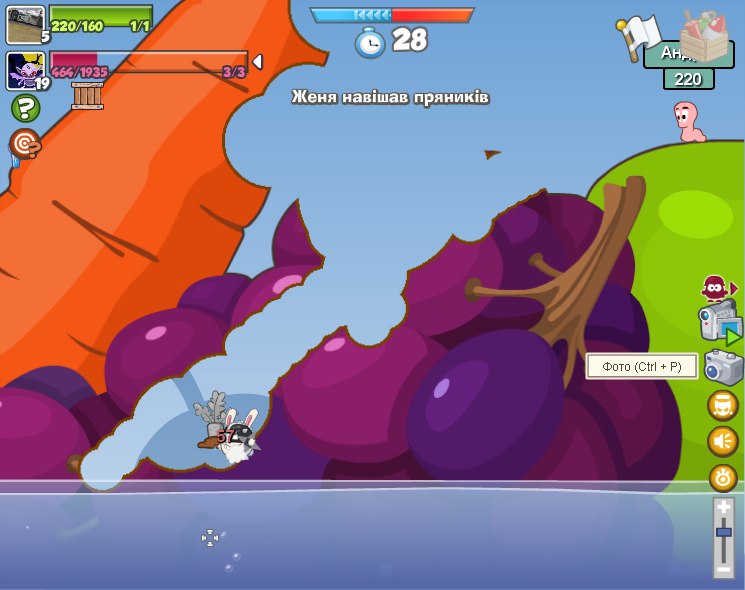Collapse the opponent panel with the white arrow
This screenshot has height=590, width=745.
point(257,62)
